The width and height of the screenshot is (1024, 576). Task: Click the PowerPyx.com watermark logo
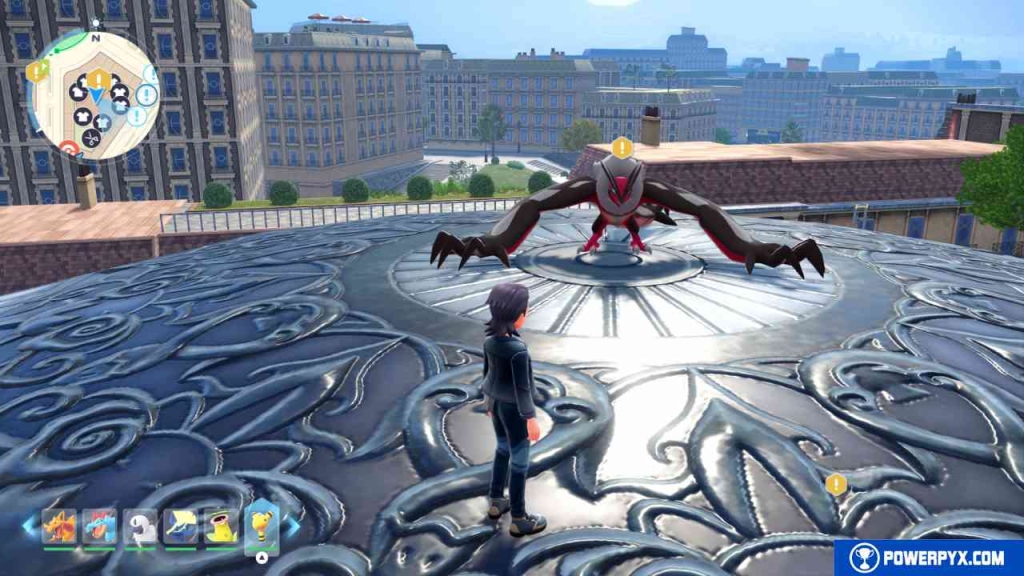click(928, 558)
